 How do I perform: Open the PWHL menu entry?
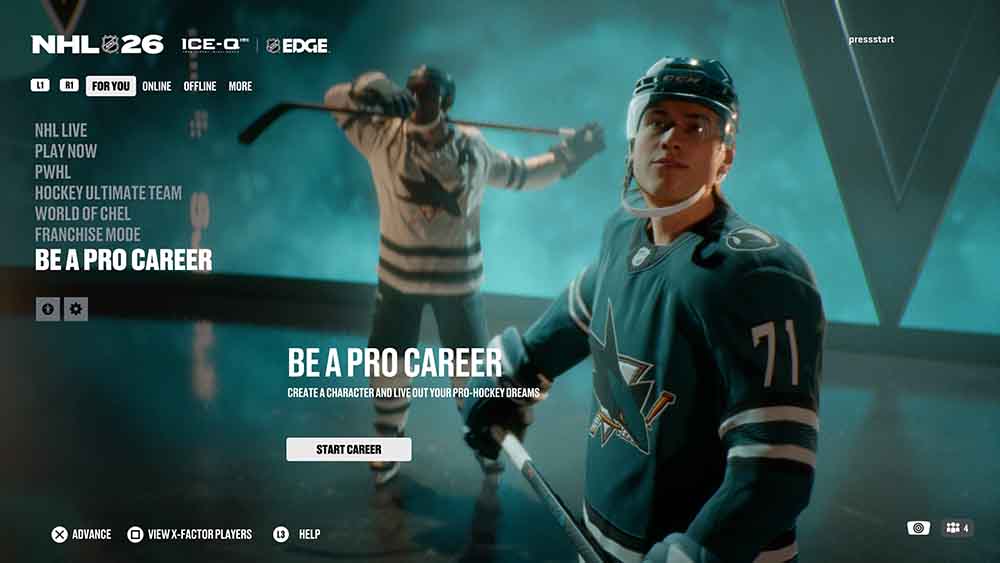pyautogui.click(x=54, y=172)
